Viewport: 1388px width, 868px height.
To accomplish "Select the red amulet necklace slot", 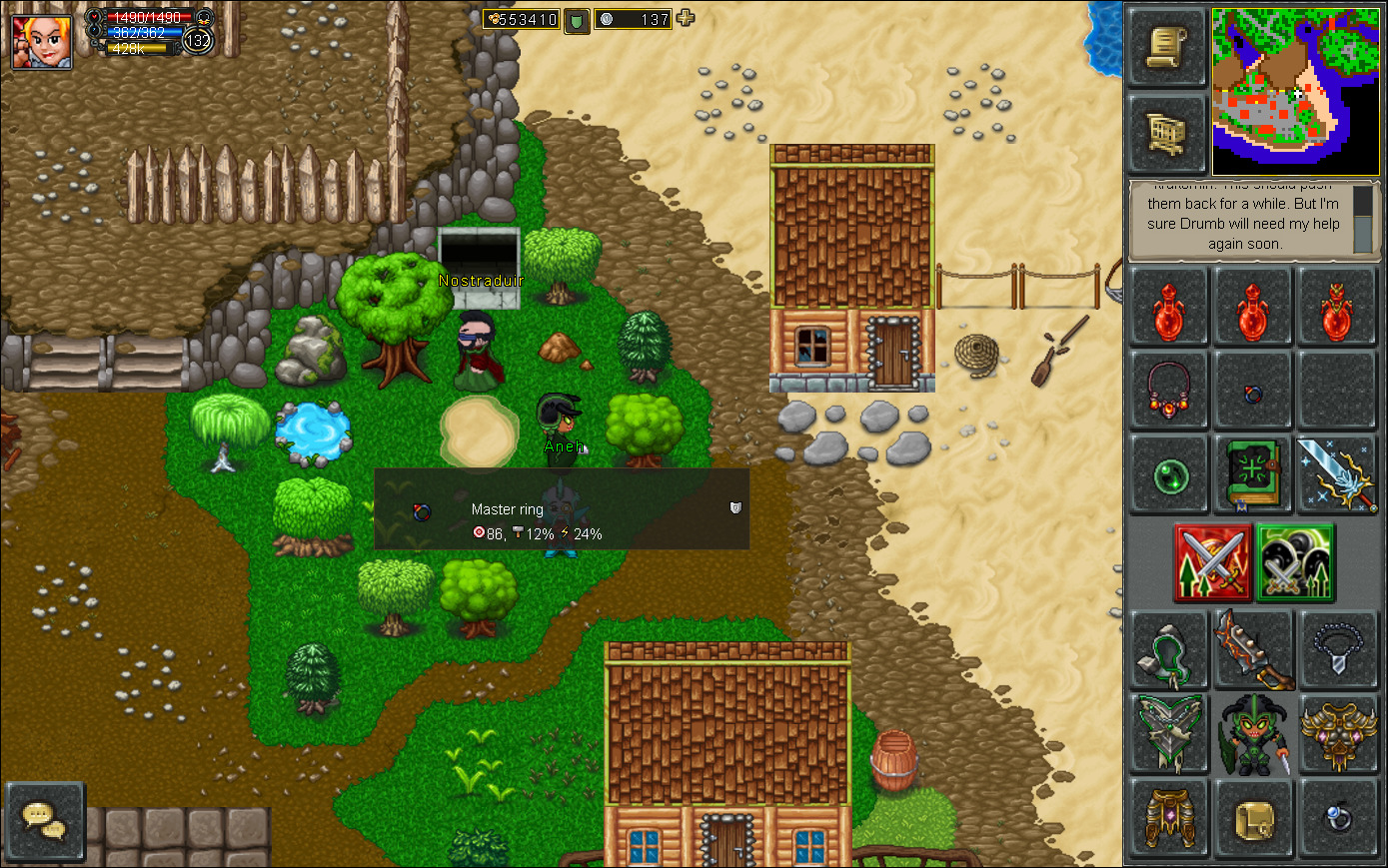I will 1168,388.
